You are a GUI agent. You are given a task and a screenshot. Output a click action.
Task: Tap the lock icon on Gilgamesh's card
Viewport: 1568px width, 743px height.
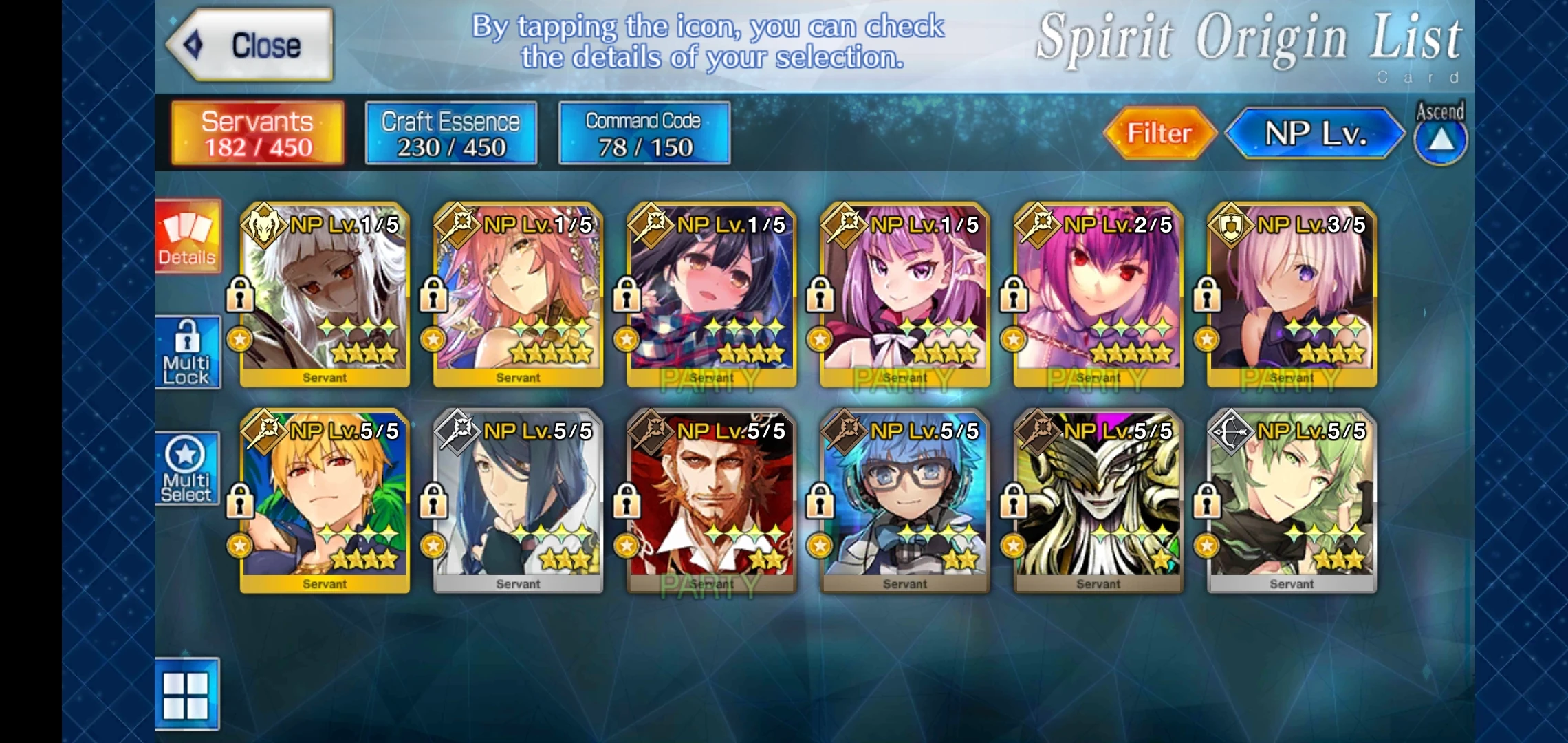240,500
